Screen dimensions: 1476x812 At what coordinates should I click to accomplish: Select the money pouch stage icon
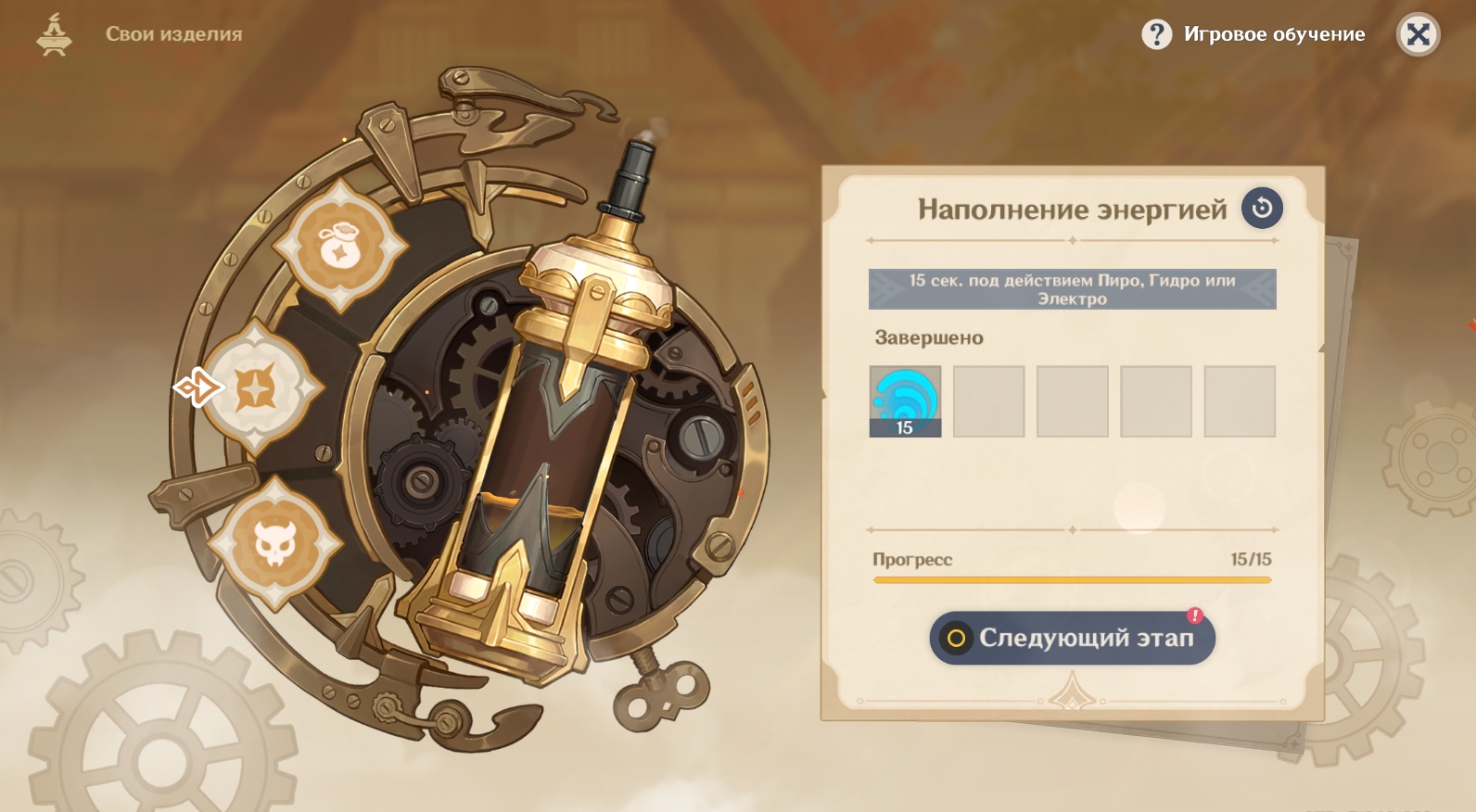point(340,246)
